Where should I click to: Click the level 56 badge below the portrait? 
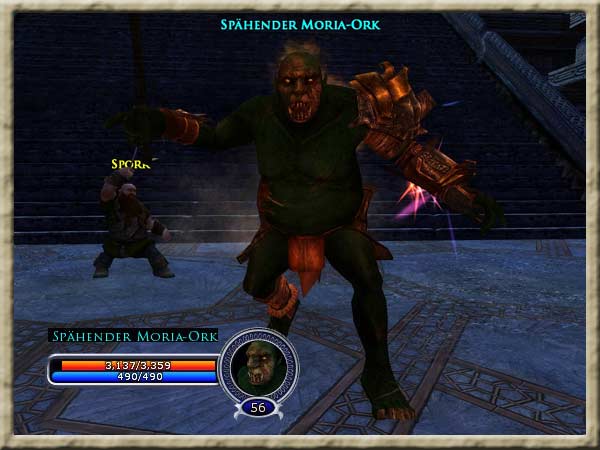click(x=258, y=407)
